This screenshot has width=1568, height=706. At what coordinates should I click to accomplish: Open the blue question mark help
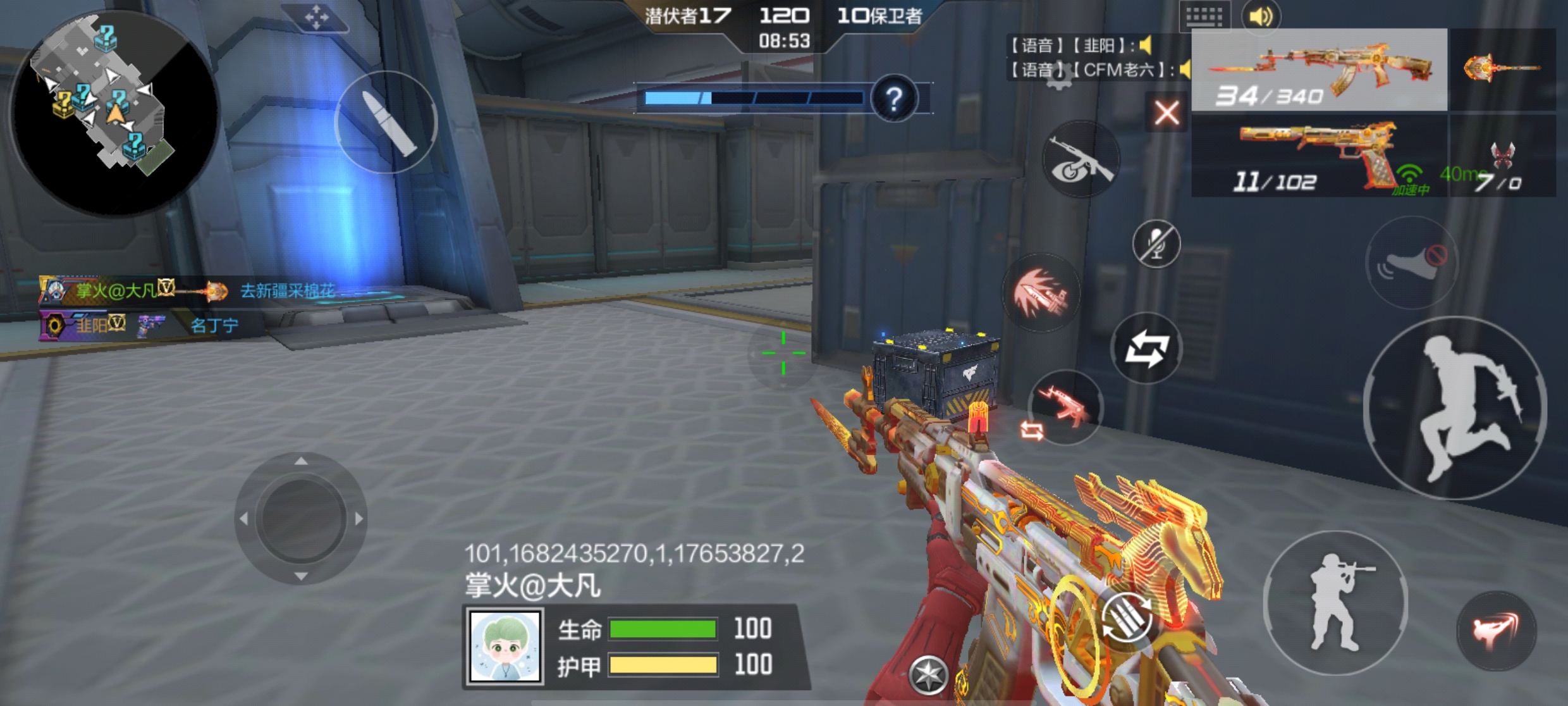pyautogui.click(x=893, y=99)
